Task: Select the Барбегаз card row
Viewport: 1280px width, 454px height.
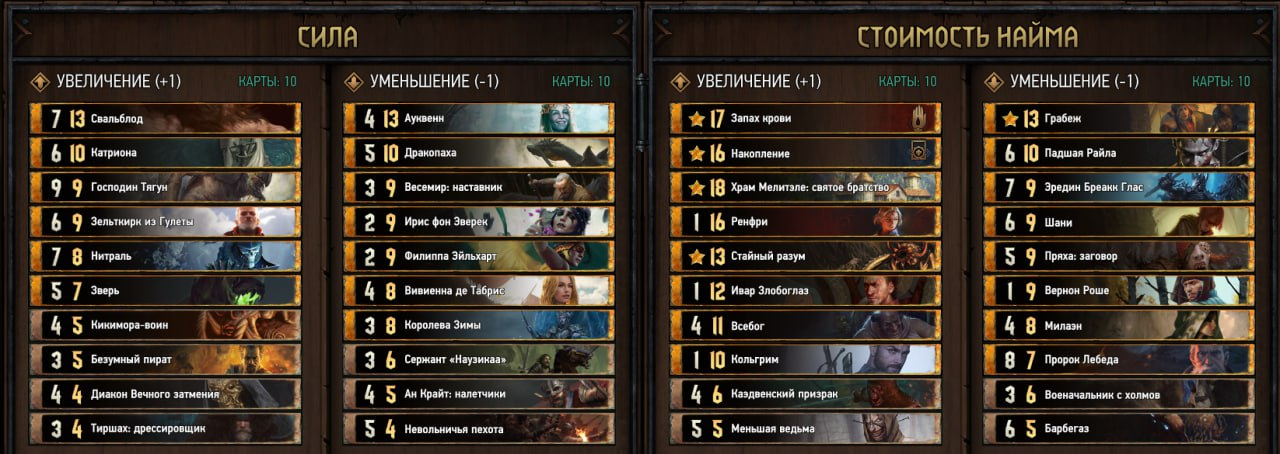Action: [x=1119, y=429]
